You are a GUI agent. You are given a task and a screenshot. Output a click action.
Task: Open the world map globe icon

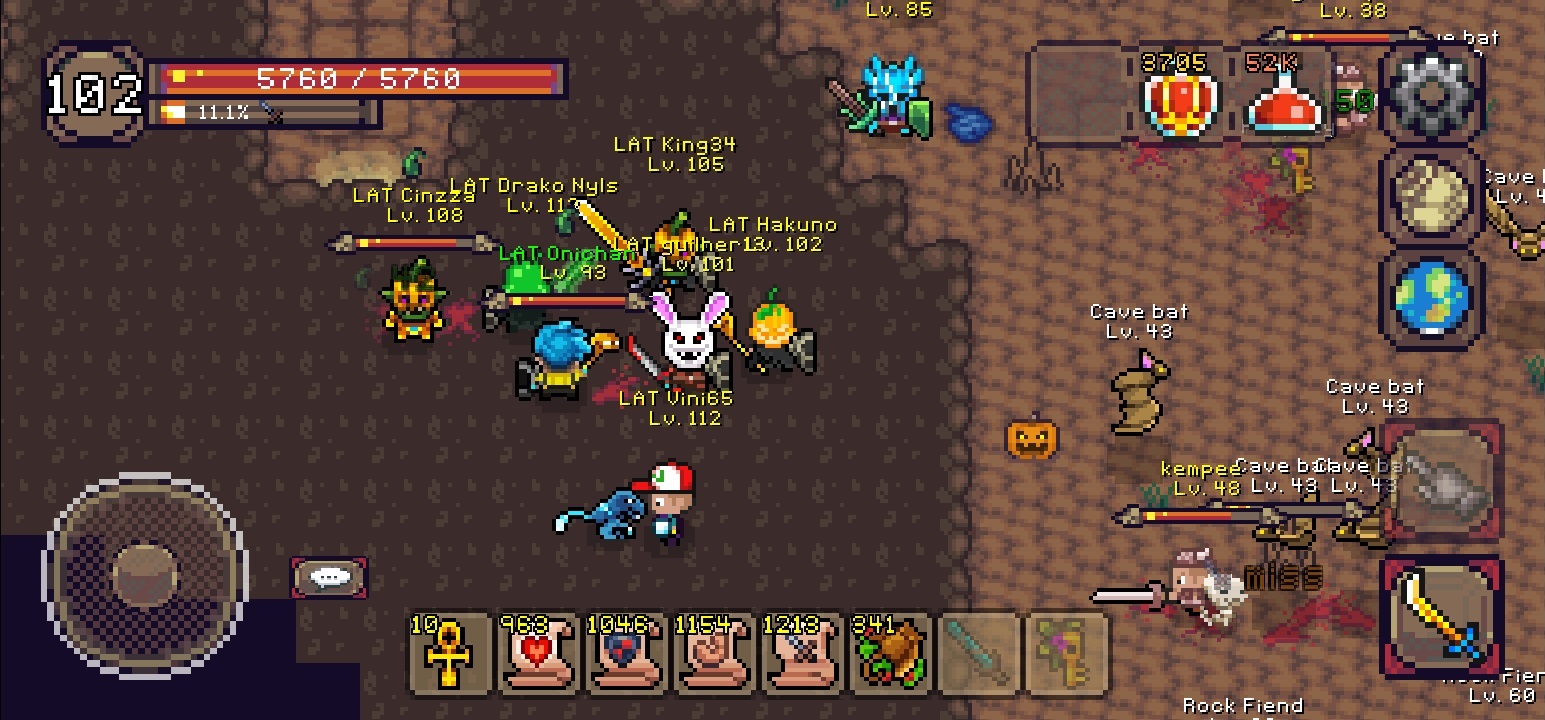point(1431,298)
